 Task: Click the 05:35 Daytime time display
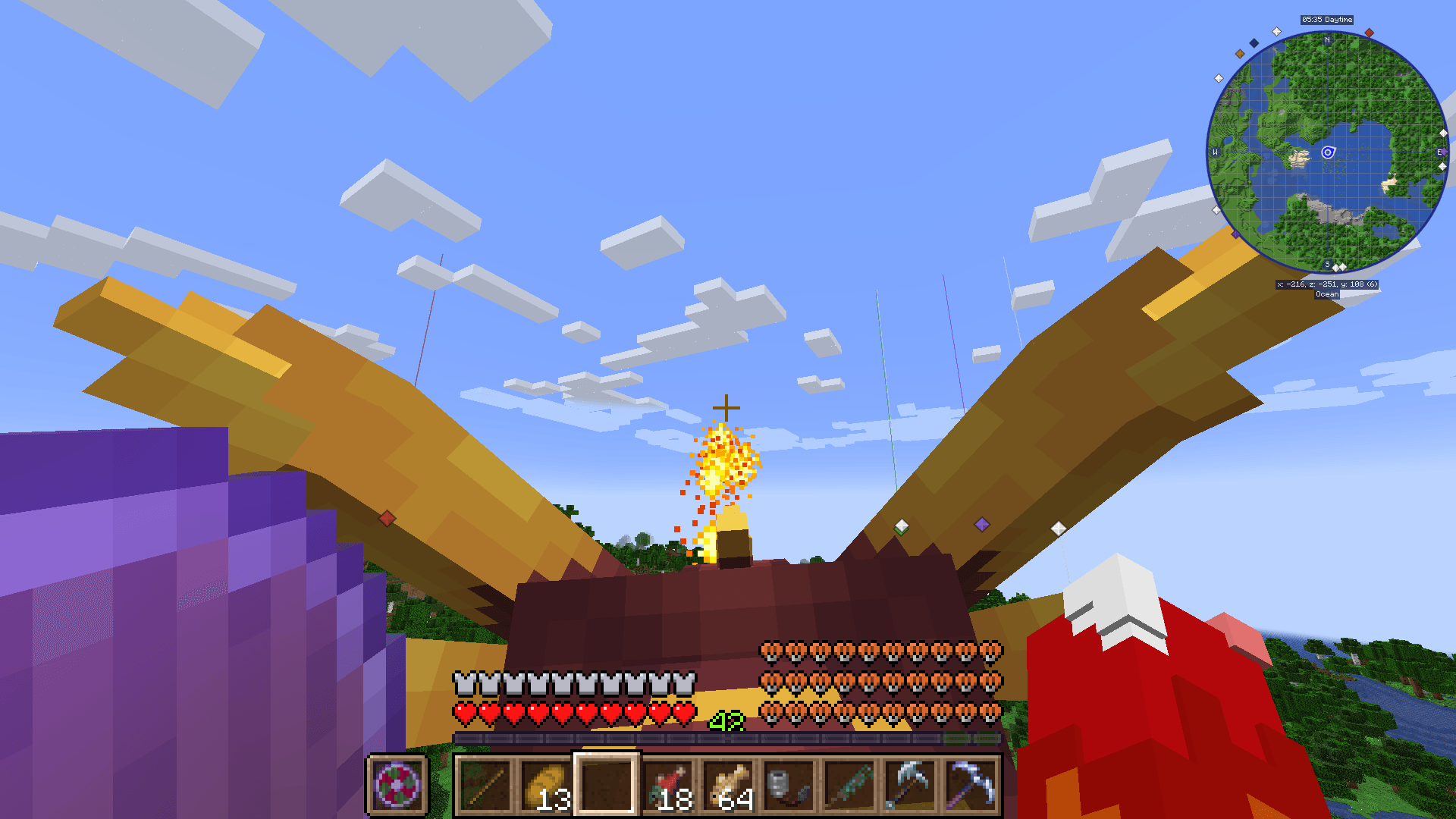tap(1327, 20)
